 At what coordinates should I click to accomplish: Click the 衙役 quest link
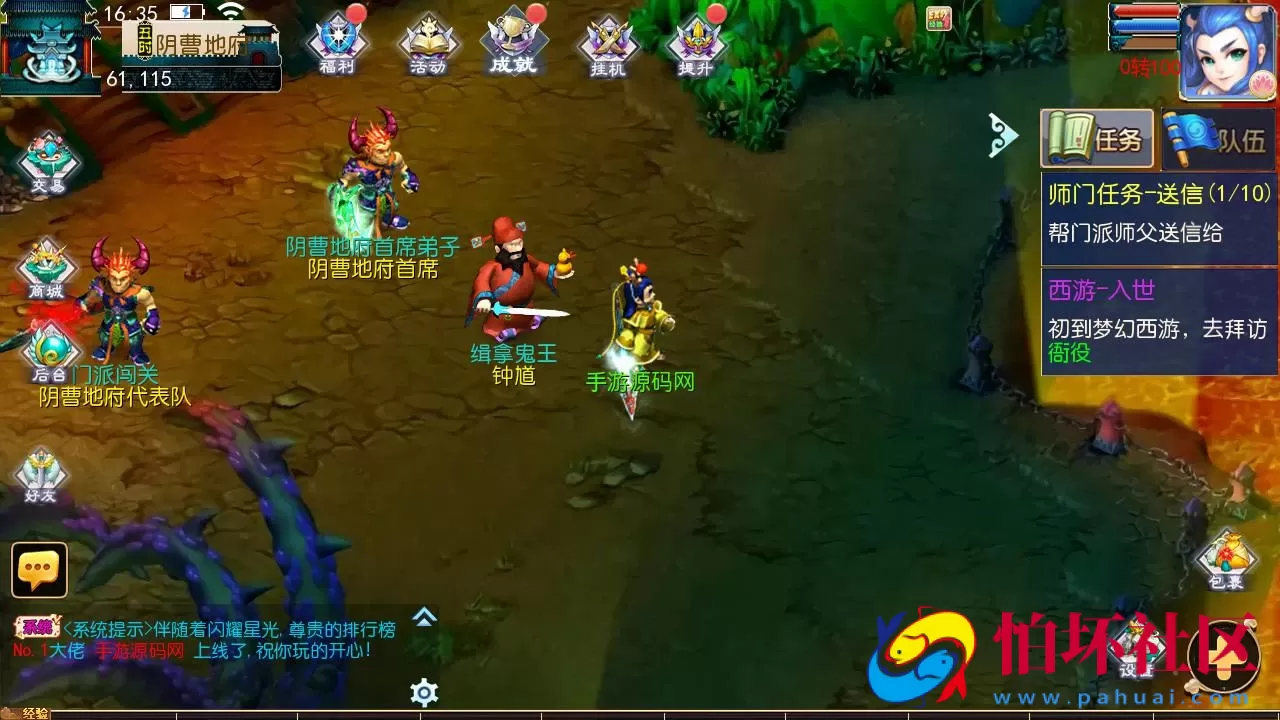1069,354
